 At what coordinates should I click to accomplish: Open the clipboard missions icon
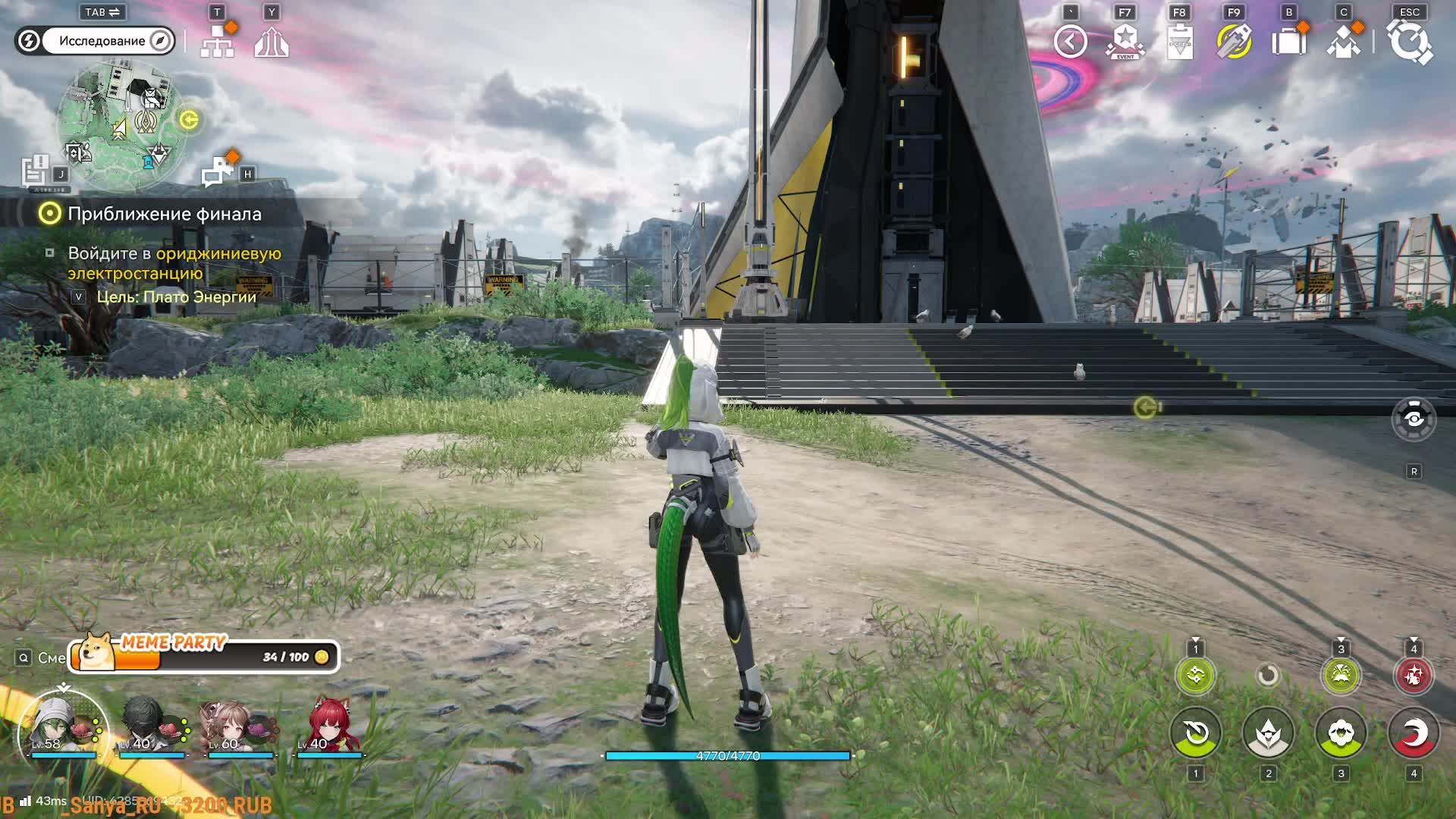point(1180,42)
